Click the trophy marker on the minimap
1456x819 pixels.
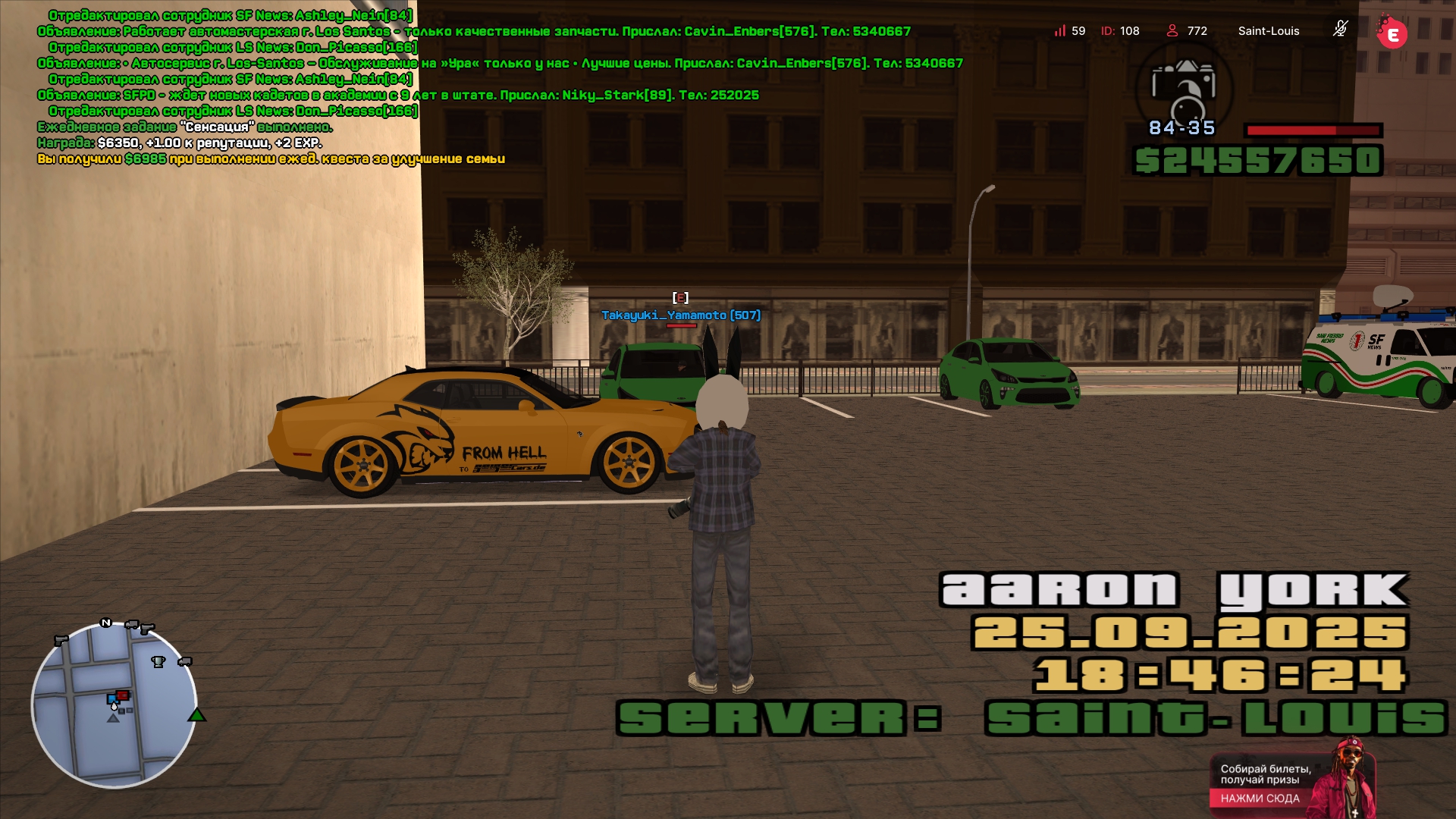(x=158, y=662)
